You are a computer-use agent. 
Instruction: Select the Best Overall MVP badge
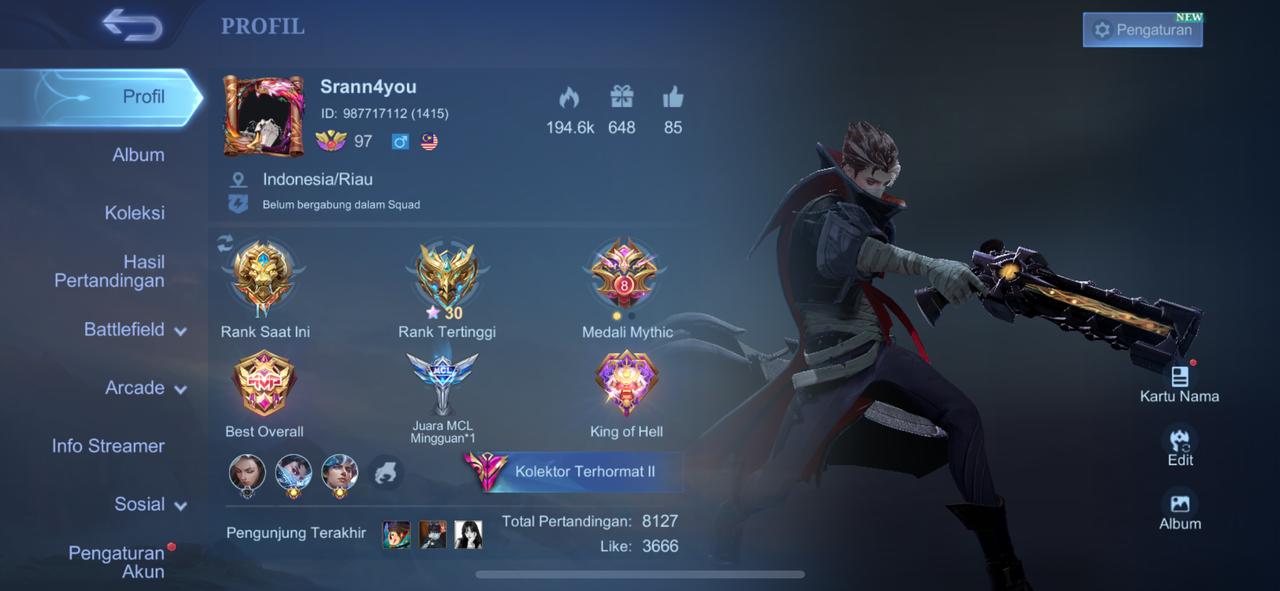coord(264,384)
